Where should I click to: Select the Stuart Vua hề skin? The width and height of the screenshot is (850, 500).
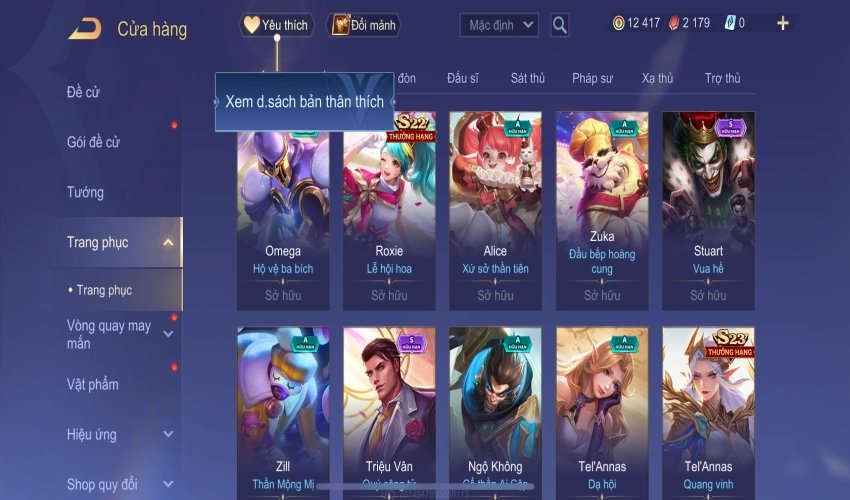(708, 210)
